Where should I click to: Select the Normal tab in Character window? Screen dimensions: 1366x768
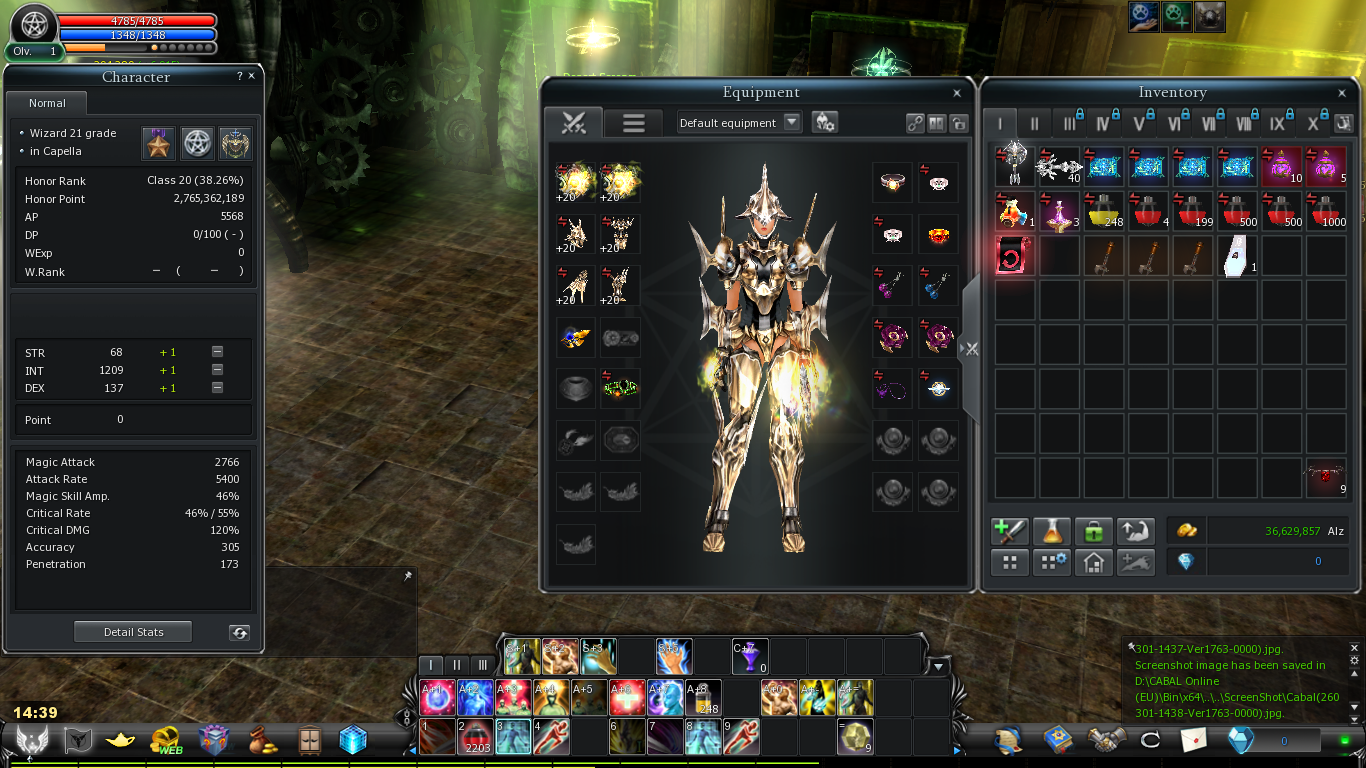[x=47, y=103]
